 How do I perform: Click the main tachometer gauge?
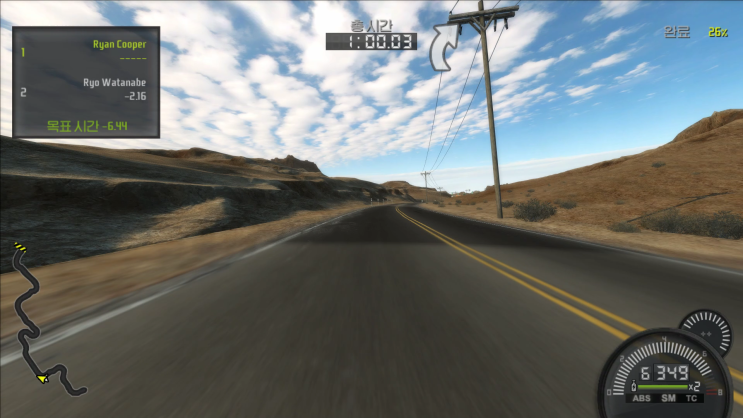(x=664, y=375)
